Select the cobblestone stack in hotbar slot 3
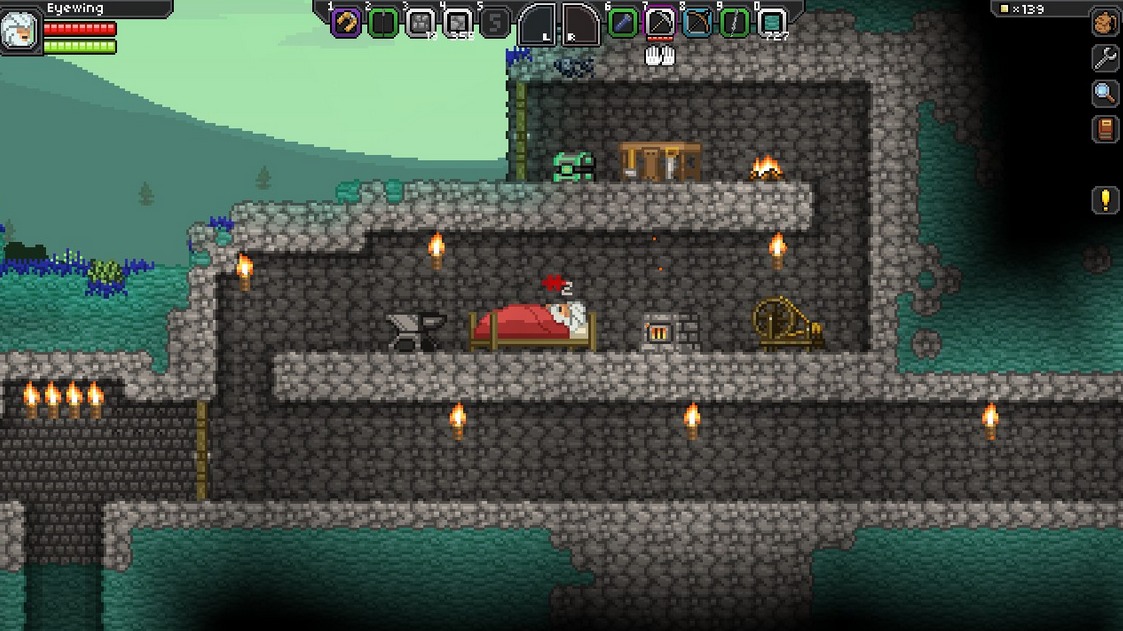Viewport: 1123px width, 631px height. click(421, 22)
